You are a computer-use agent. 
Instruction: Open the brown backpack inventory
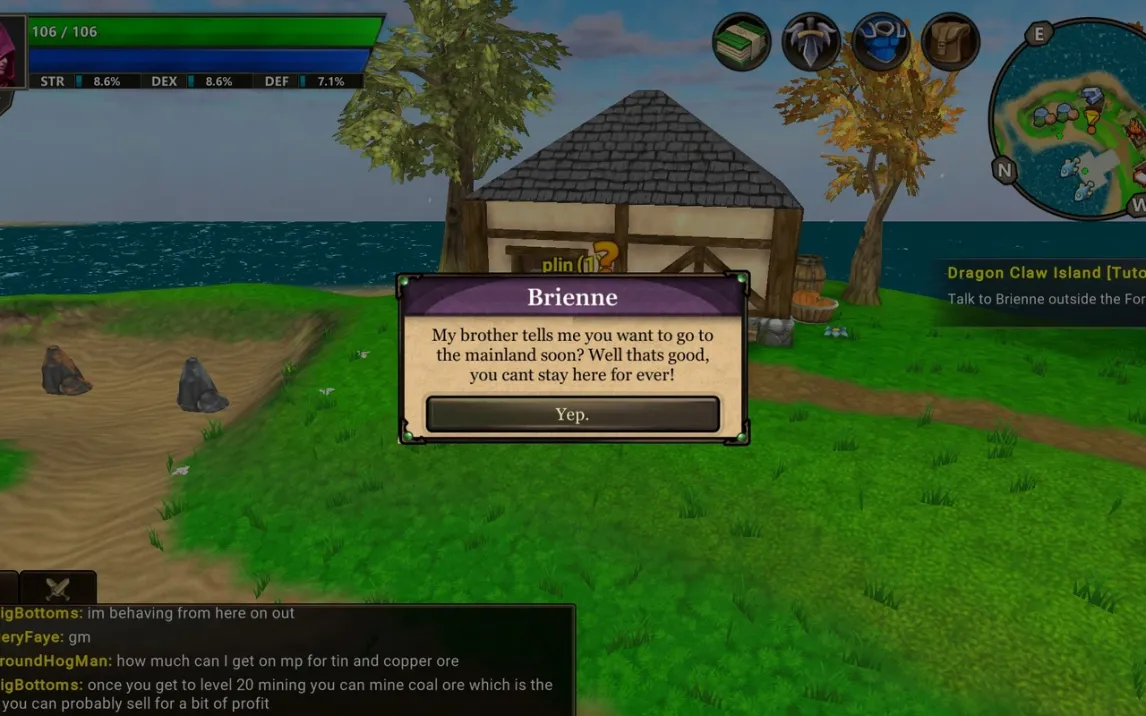coord(950,42)
